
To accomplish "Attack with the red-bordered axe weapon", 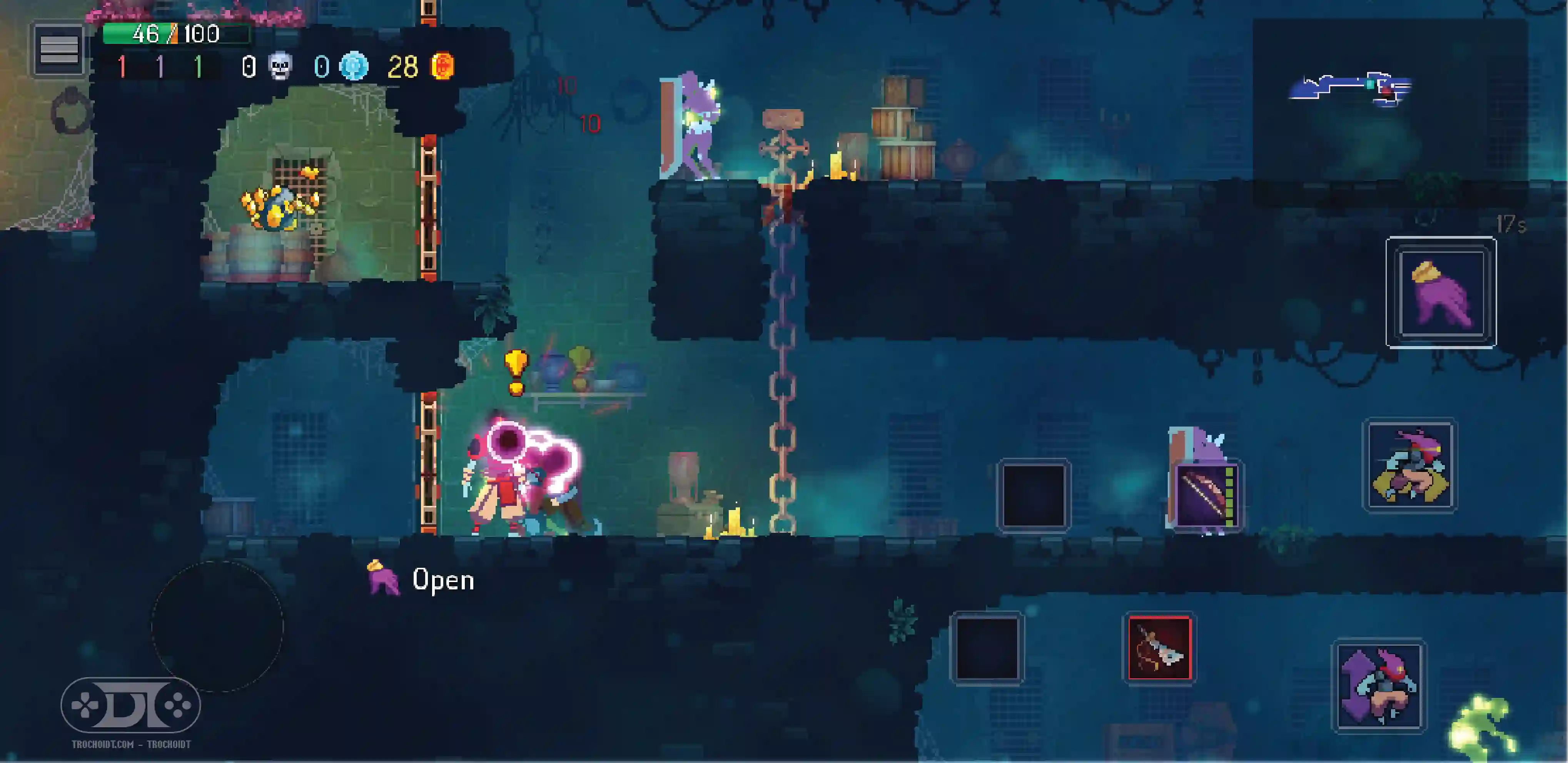I will coord(1159,648).
